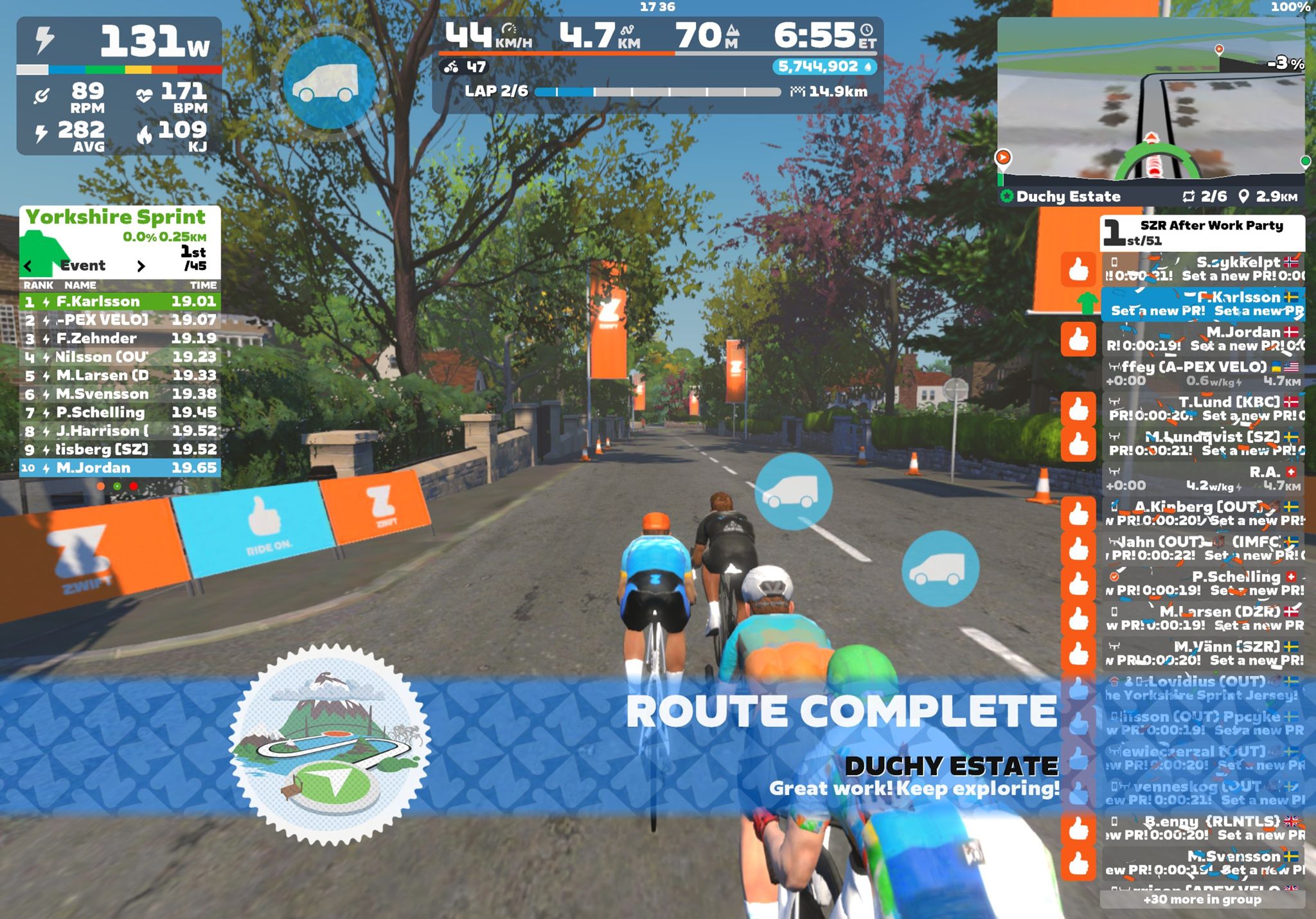Open the SZR After Work Party event header

(1203, 233)
